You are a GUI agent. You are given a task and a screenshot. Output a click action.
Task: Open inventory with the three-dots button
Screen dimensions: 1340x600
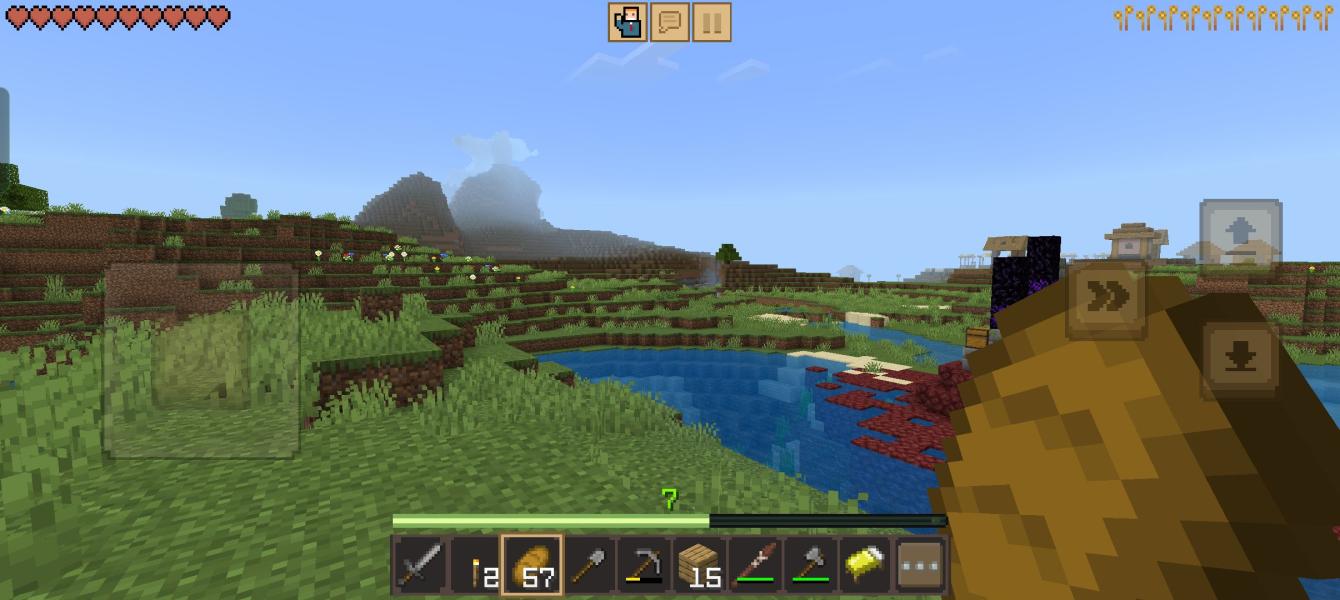[x=921, y=566]
